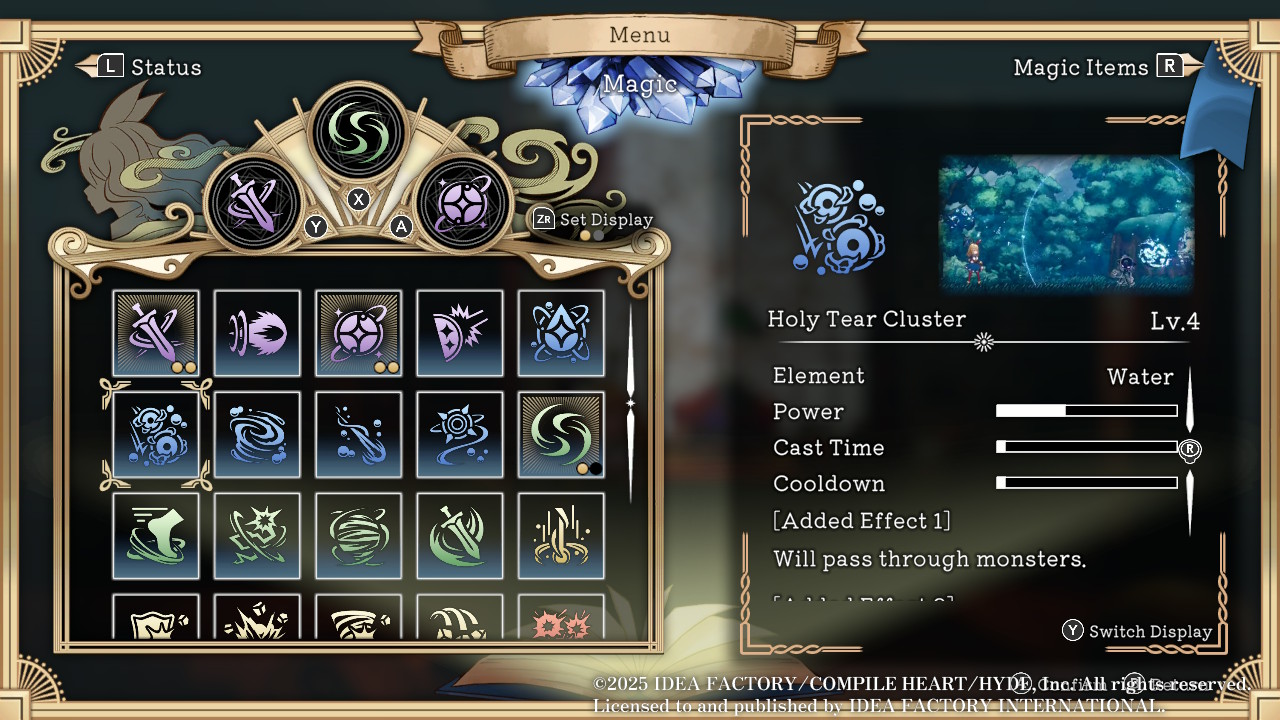View the Holy Tear Cluster preview thumbnail
Viewport: 1280px width, 720px height.
[1066, 223]
